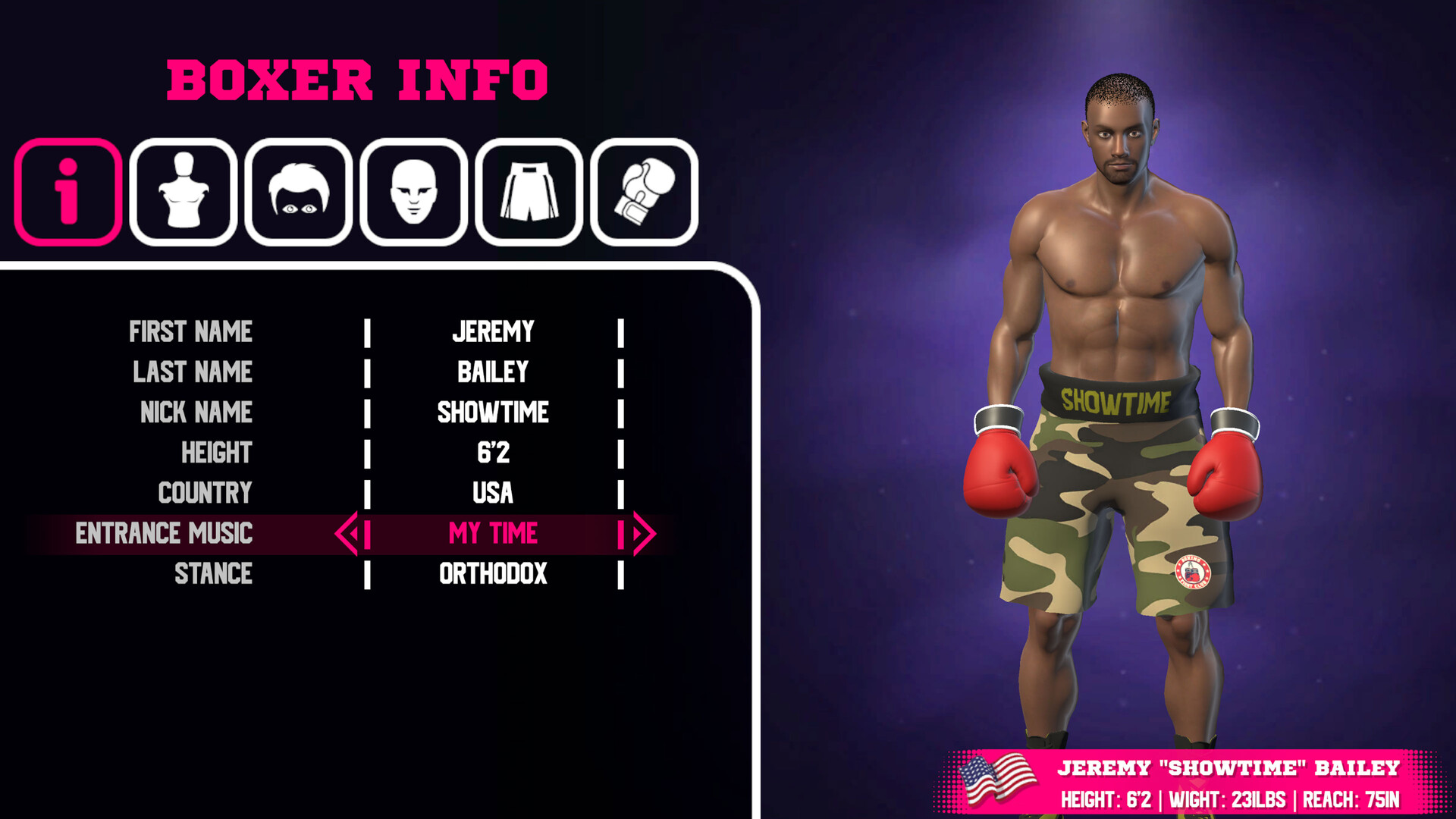The height and width of the screenshot is (819, 1456).
Task: Select the Entrance Music row
Action: point(494,533)
